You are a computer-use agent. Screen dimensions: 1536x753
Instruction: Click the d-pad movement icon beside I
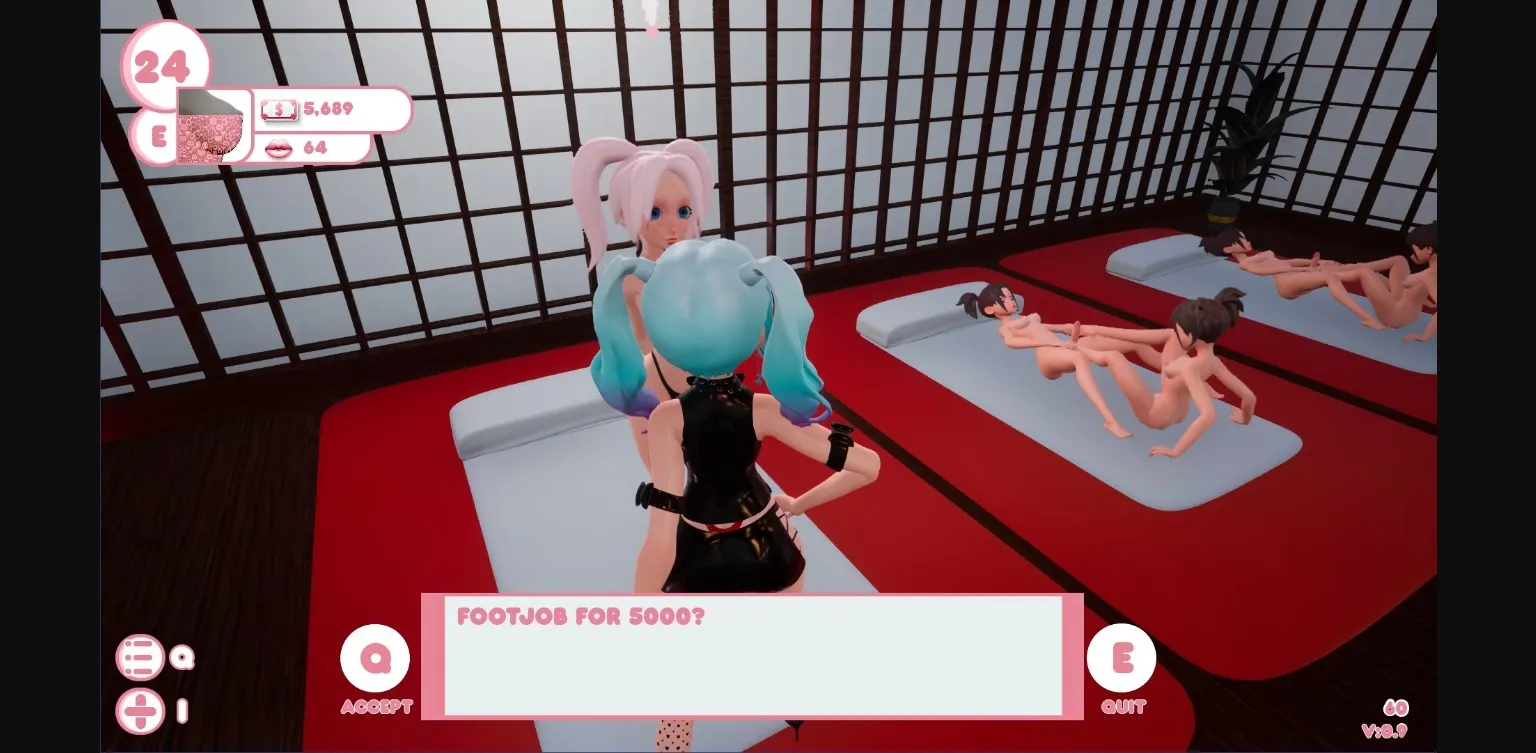[x=141, y=711]
